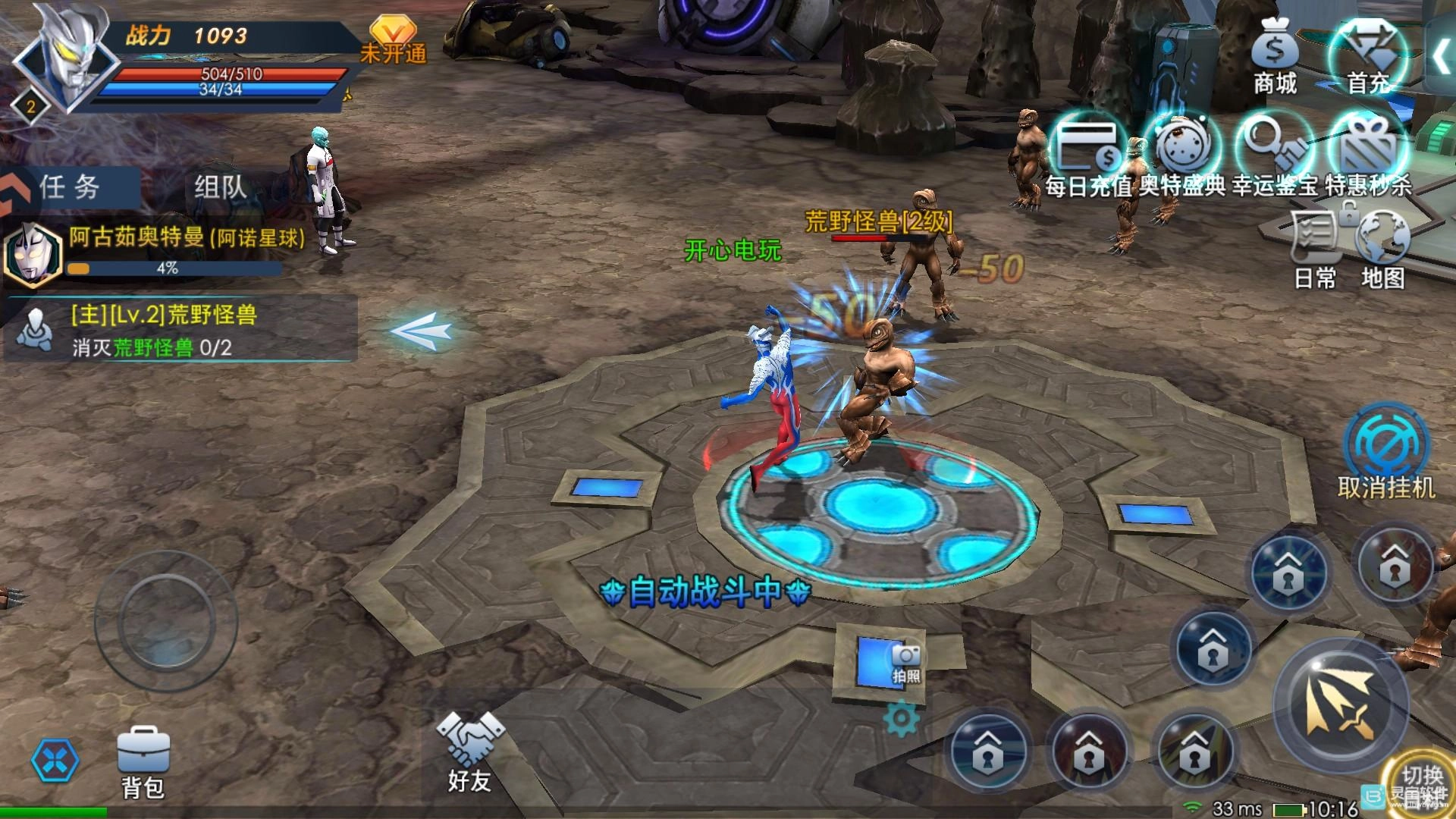Screen dimensions: 1456x819
Task: Click the 未开通 VIP badge
Action: click(393, 39)
